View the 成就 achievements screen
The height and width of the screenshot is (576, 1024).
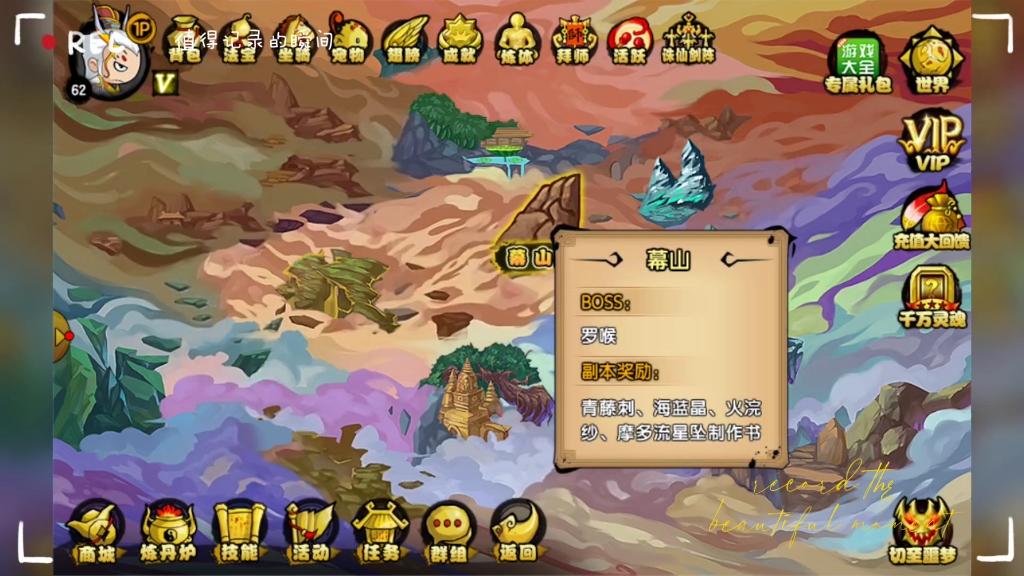459,40
